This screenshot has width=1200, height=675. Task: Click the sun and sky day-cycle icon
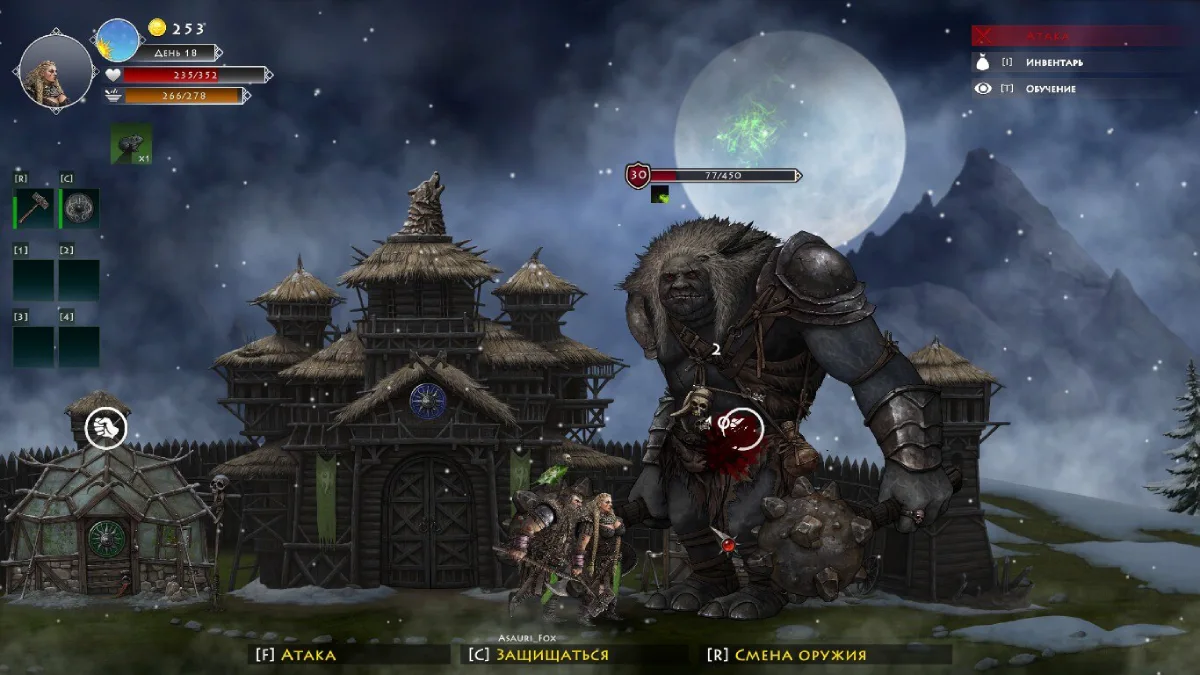(118, 40)
